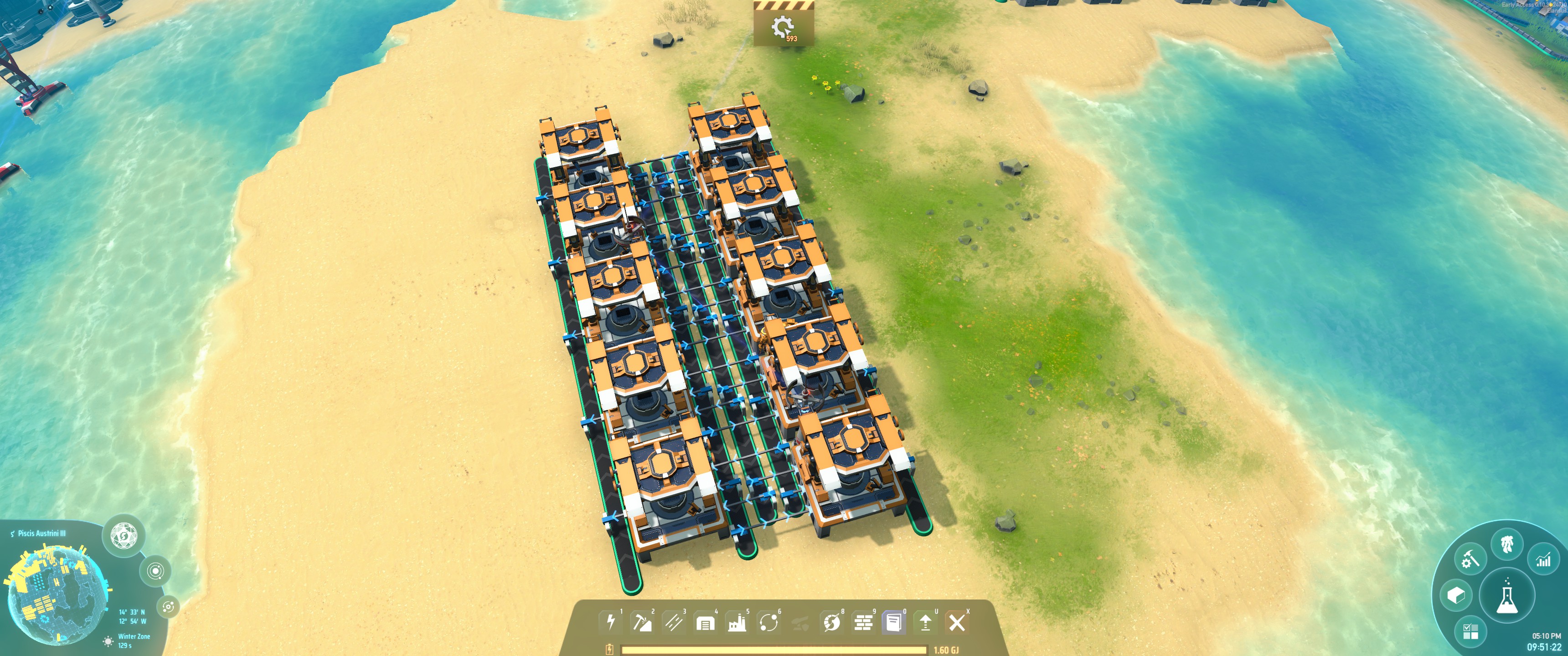1568x656 pixels.
Task: Select the factory build tool in slot 5
Action: coord(738,624)
